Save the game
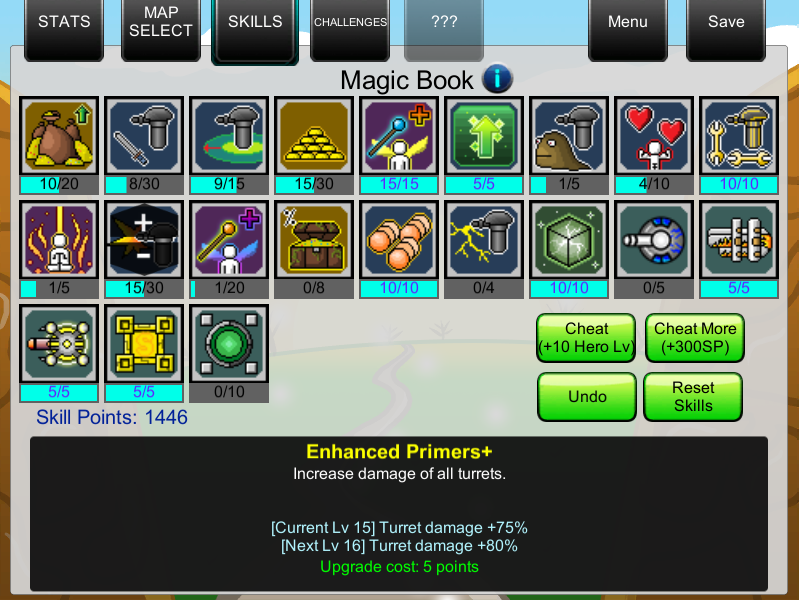The width and height of the screenshot is (799, 600). pyautogui.click(x=726, y=23)
